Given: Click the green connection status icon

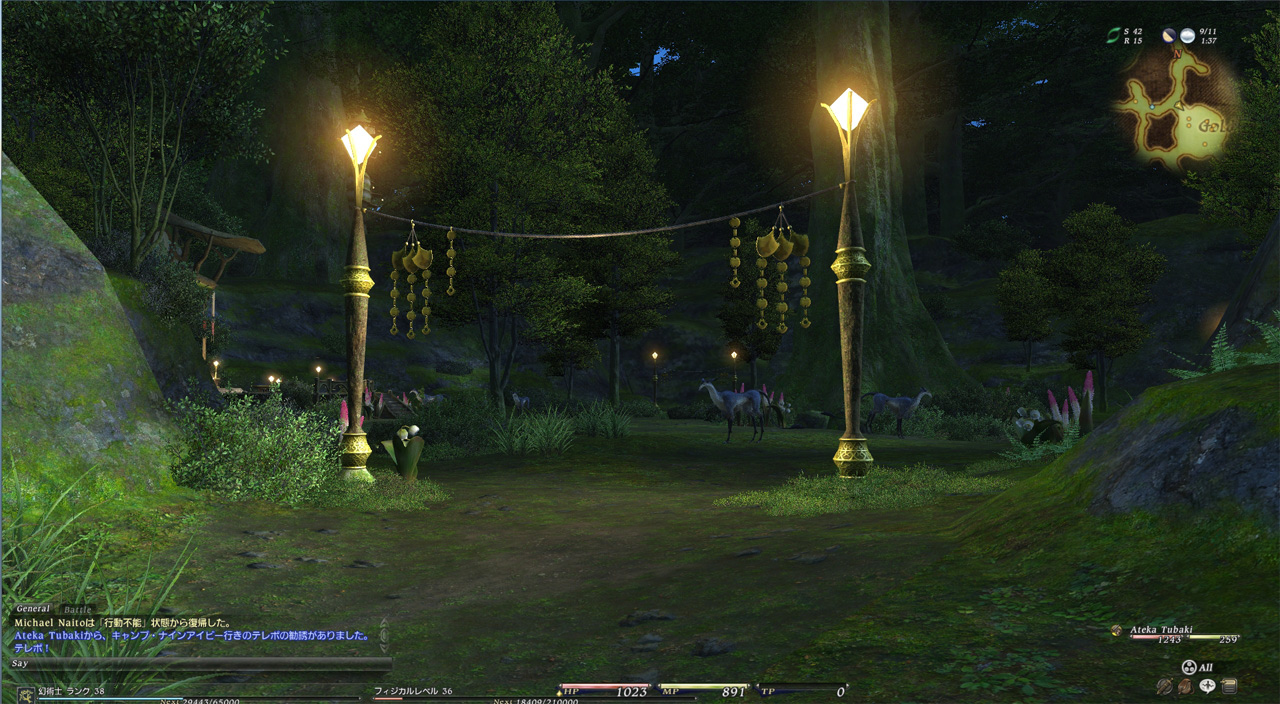Looking at the screenshot, I should (x=1113, y=36).
